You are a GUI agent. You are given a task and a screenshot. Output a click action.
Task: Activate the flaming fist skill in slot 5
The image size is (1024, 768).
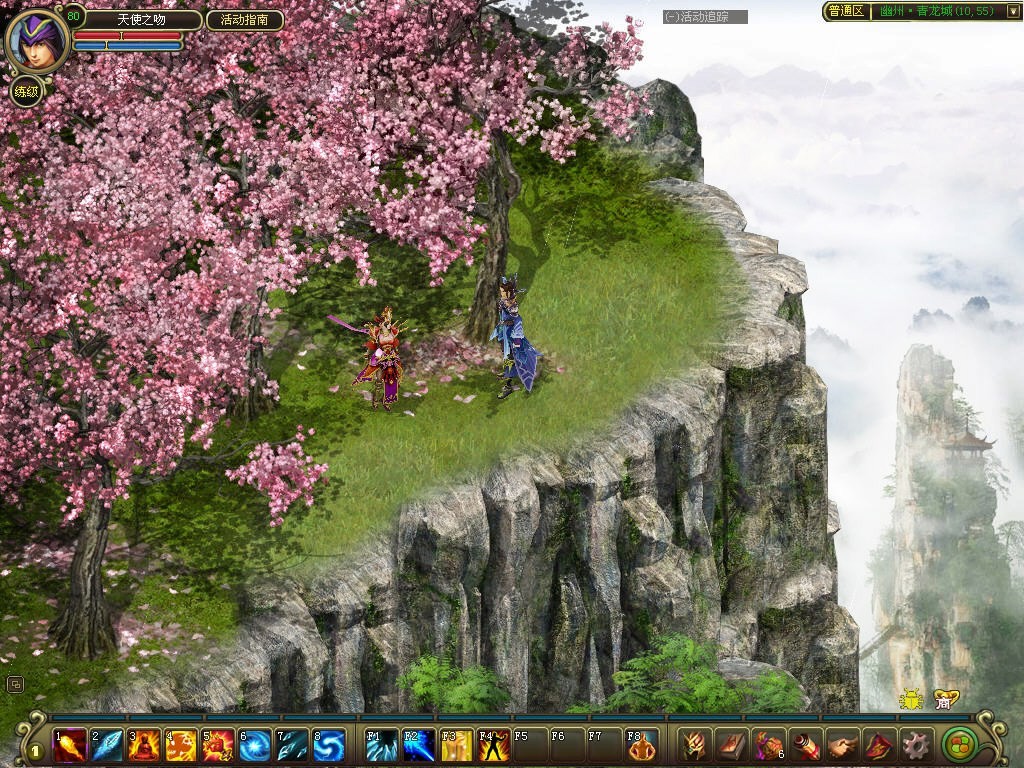pos(218,745)
